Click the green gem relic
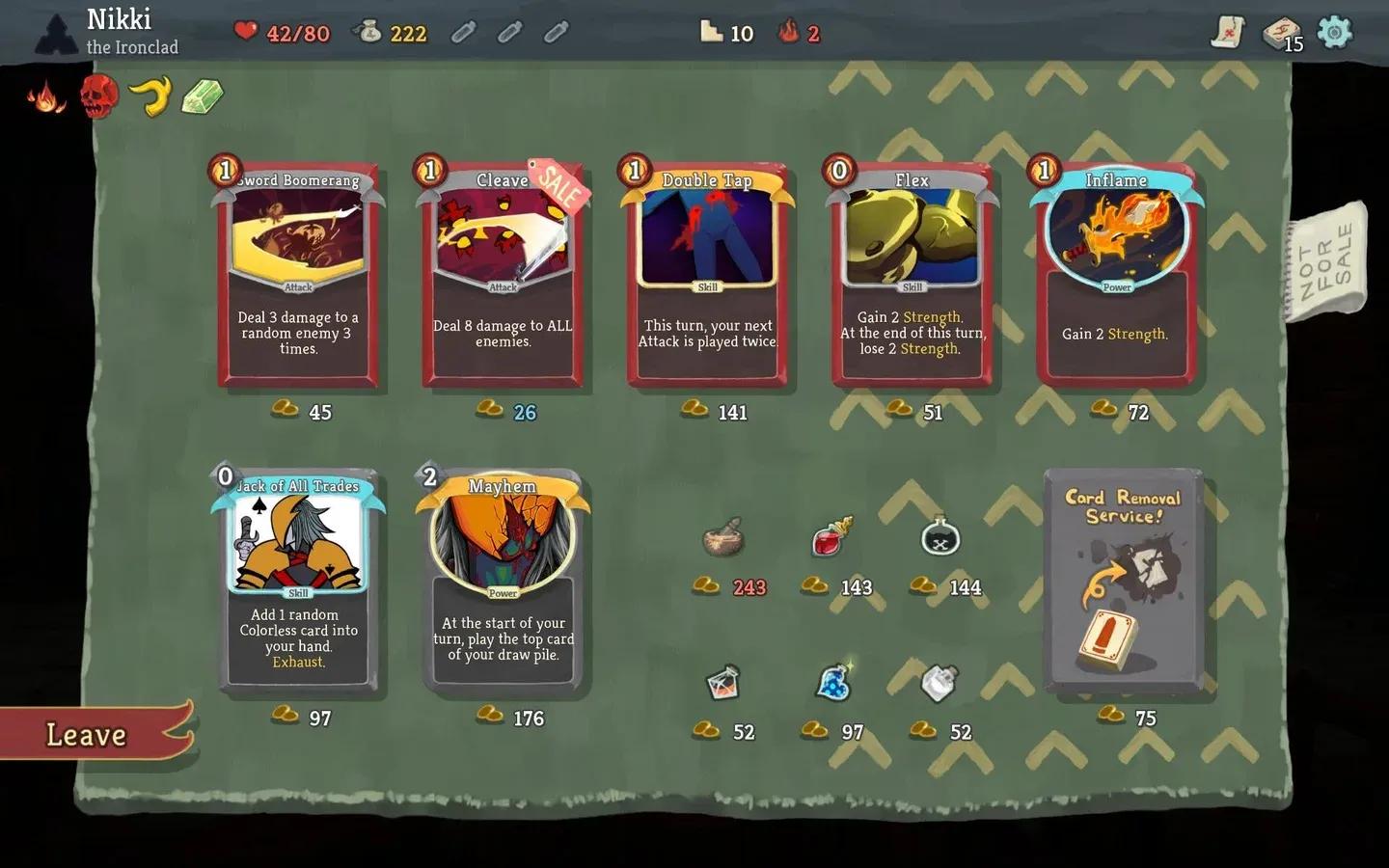 [x=202, y=96]
